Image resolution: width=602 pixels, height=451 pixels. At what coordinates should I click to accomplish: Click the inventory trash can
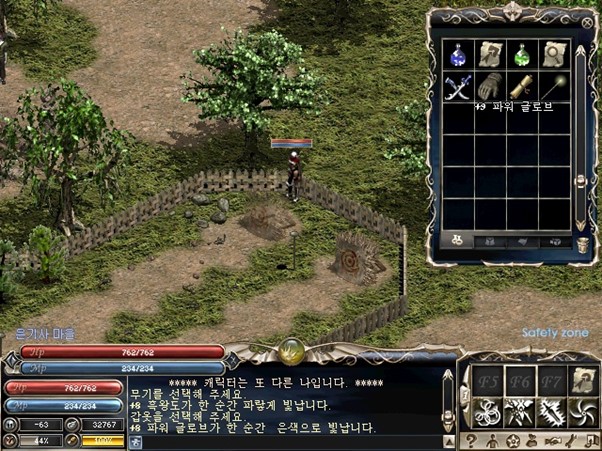point(583,242)
